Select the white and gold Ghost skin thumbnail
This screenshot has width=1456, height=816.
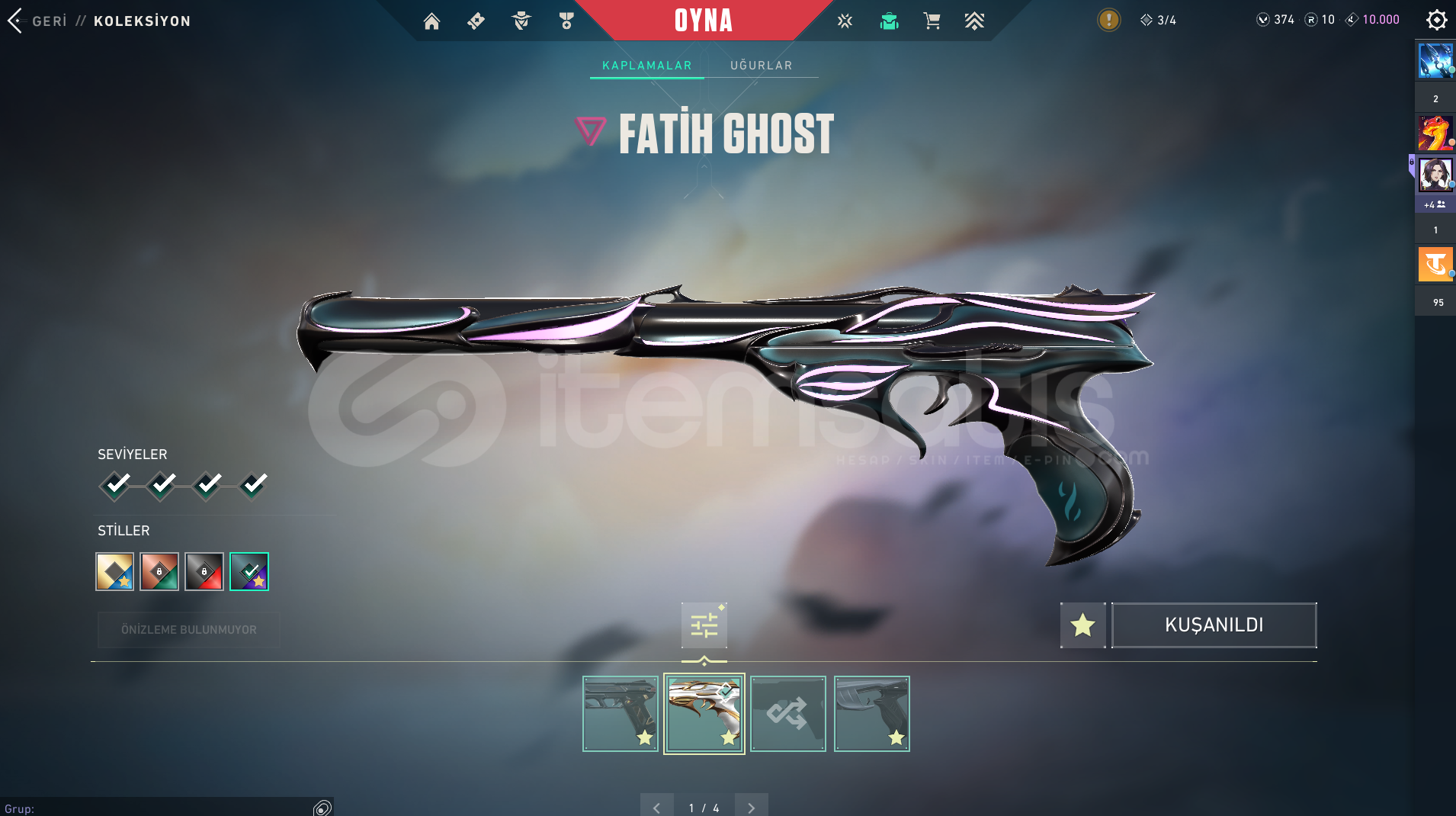[x=704, y=714]
